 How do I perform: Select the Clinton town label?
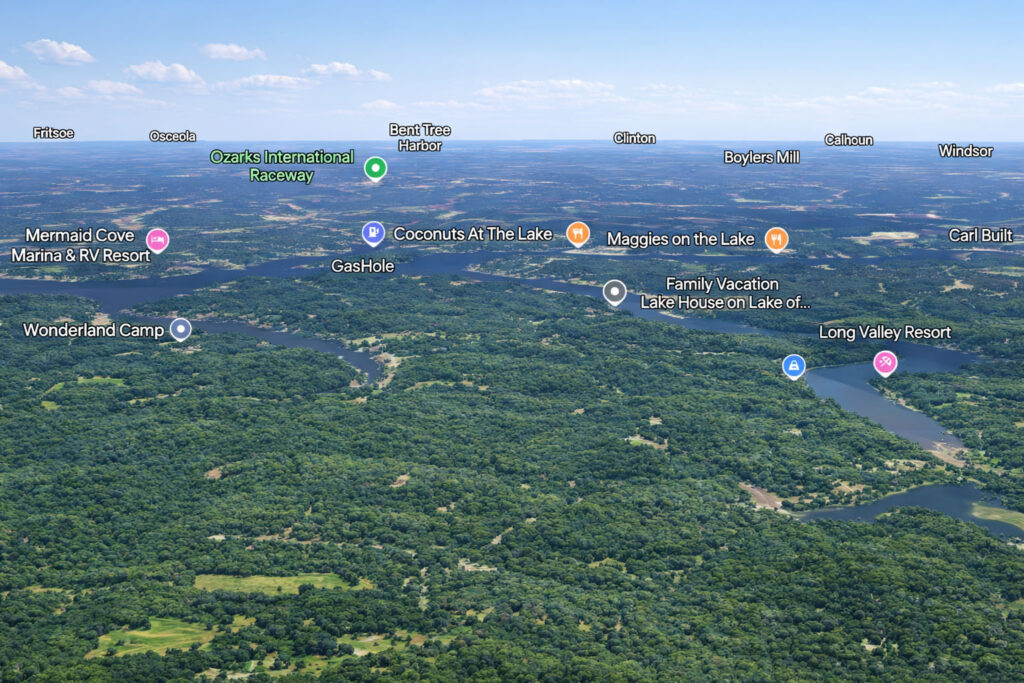(x=635, y=138)
